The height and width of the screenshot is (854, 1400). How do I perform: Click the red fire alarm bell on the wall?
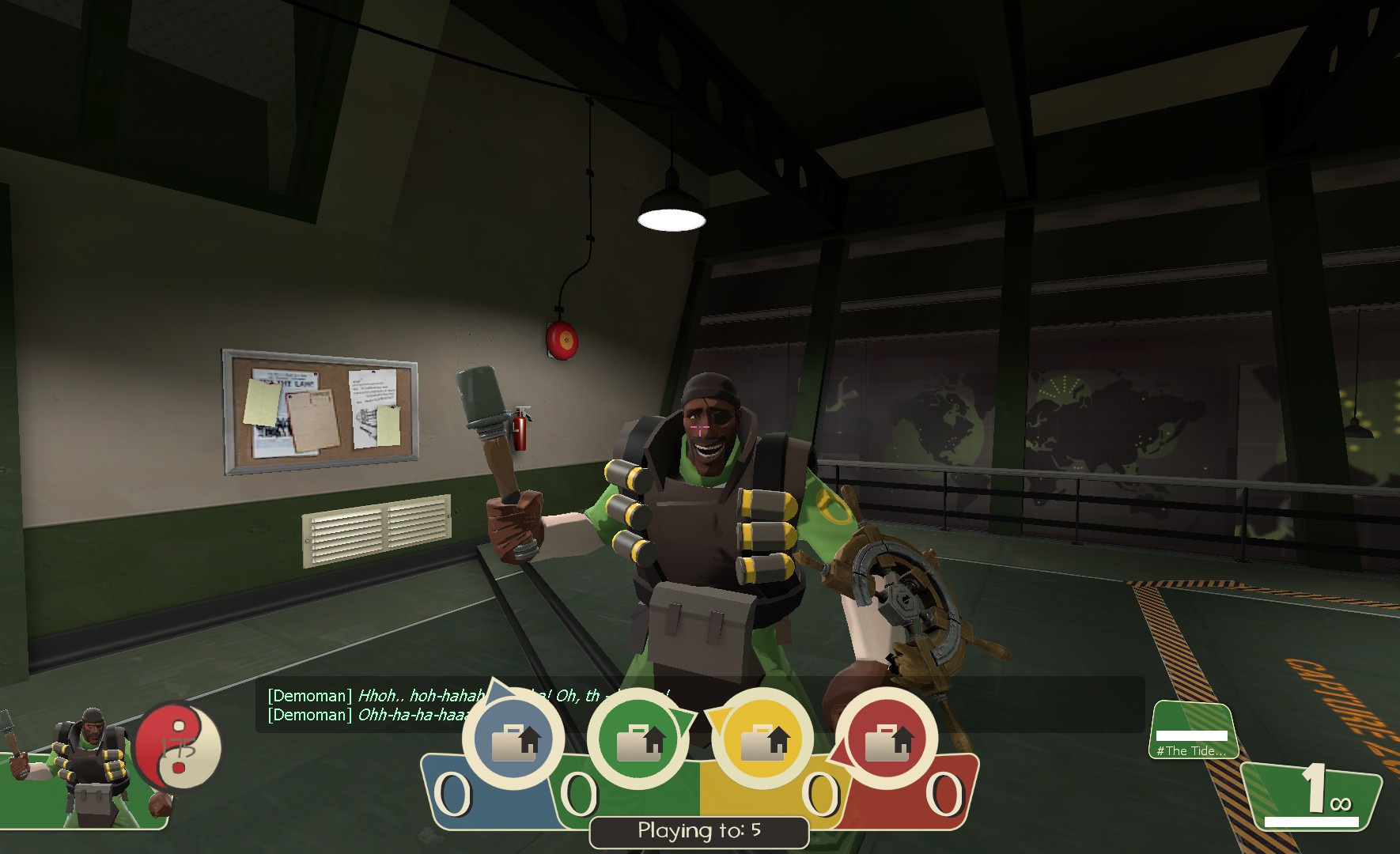(x=562, y=340)
